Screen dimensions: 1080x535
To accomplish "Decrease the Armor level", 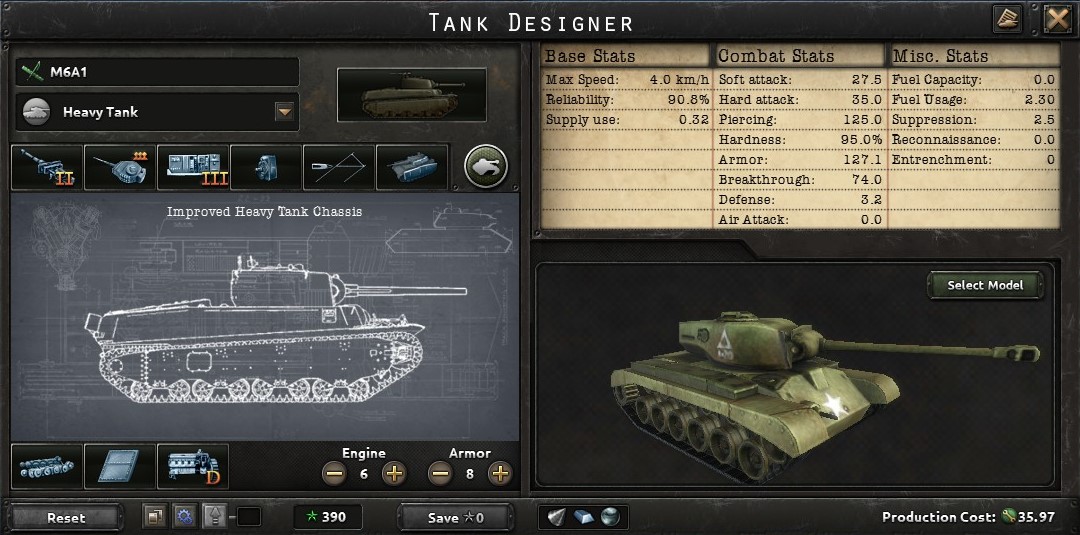I will (x=440, y=473).
